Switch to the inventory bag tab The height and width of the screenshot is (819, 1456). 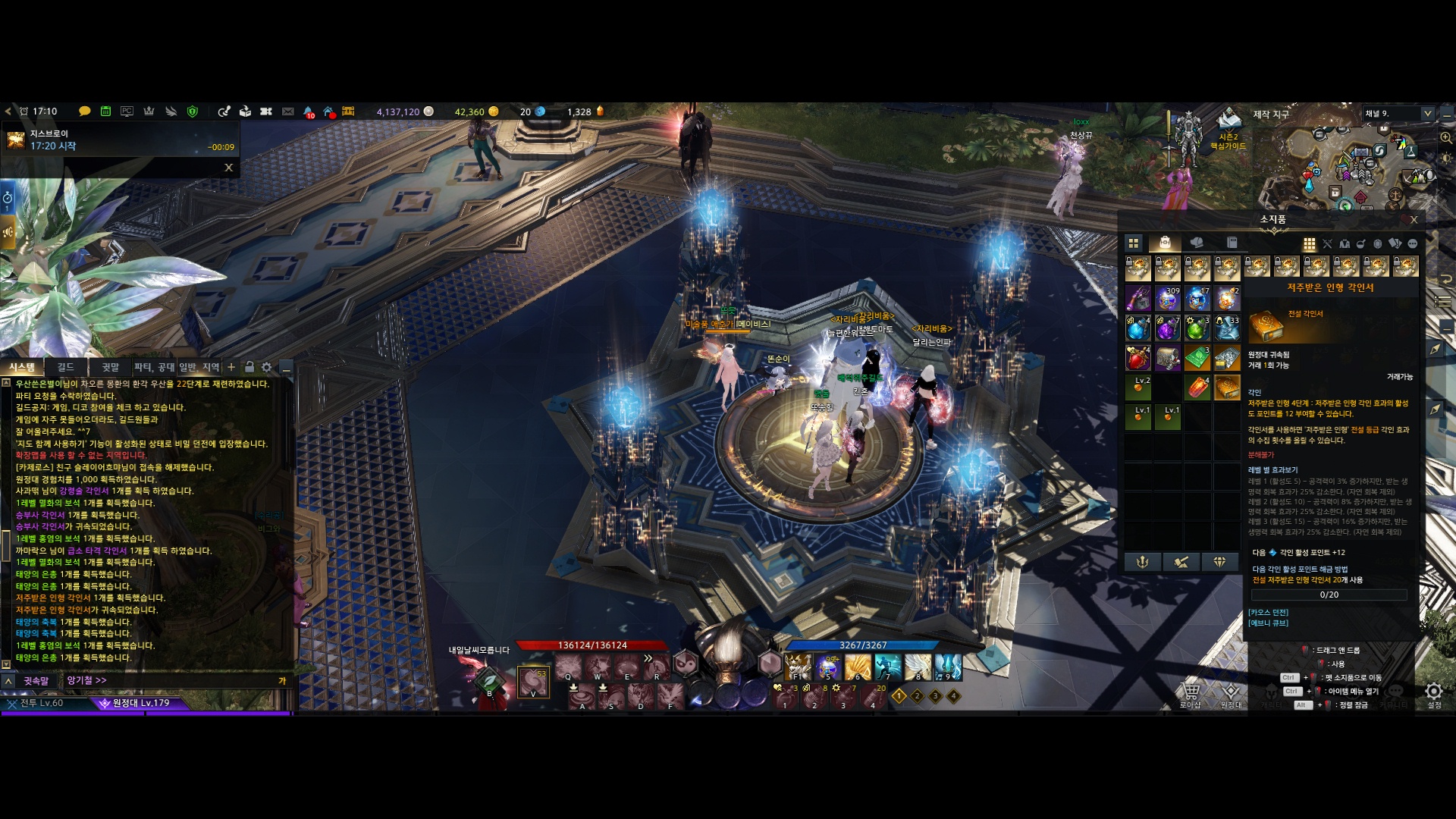click(1165, 243)
